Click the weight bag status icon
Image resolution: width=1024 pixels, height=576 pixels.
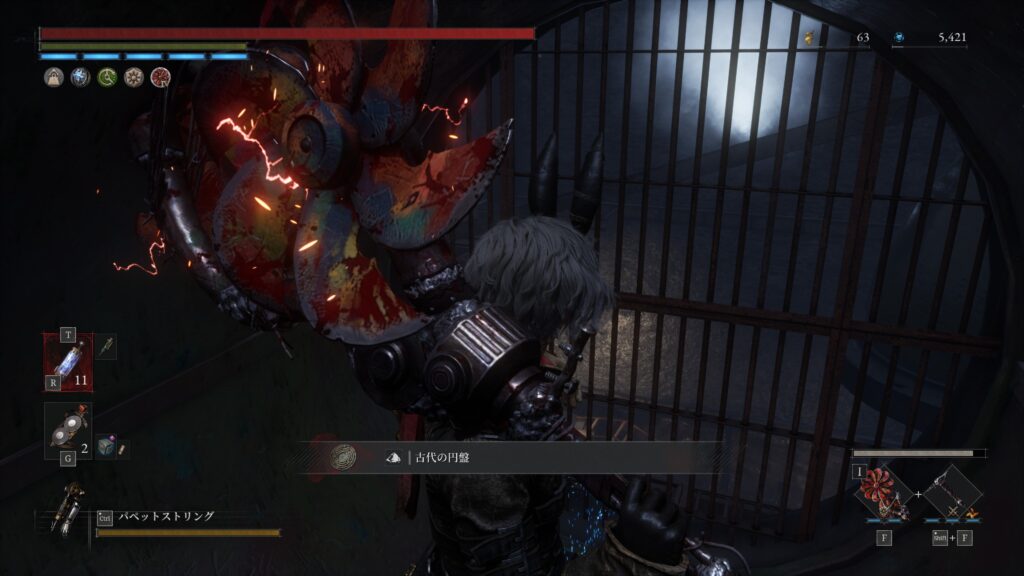click(53, 77)
